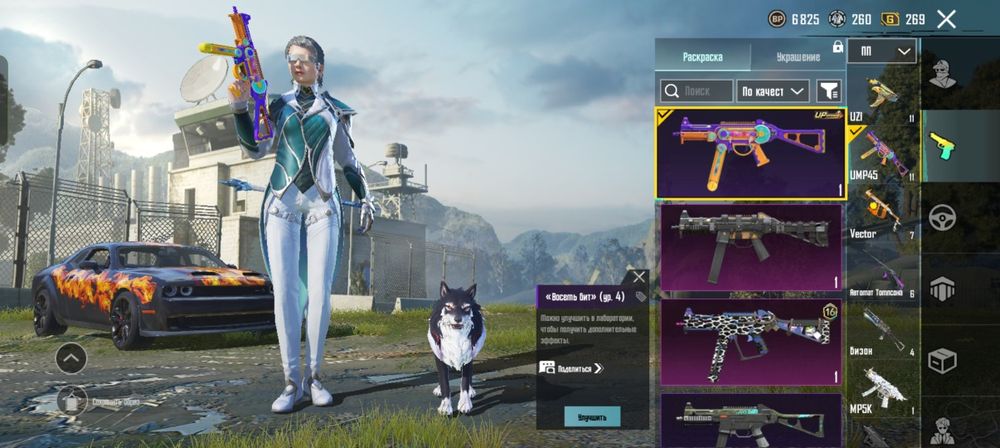
Task: Select the colorful 8-bit UMP45 skin
Action: tap(750, 154)
